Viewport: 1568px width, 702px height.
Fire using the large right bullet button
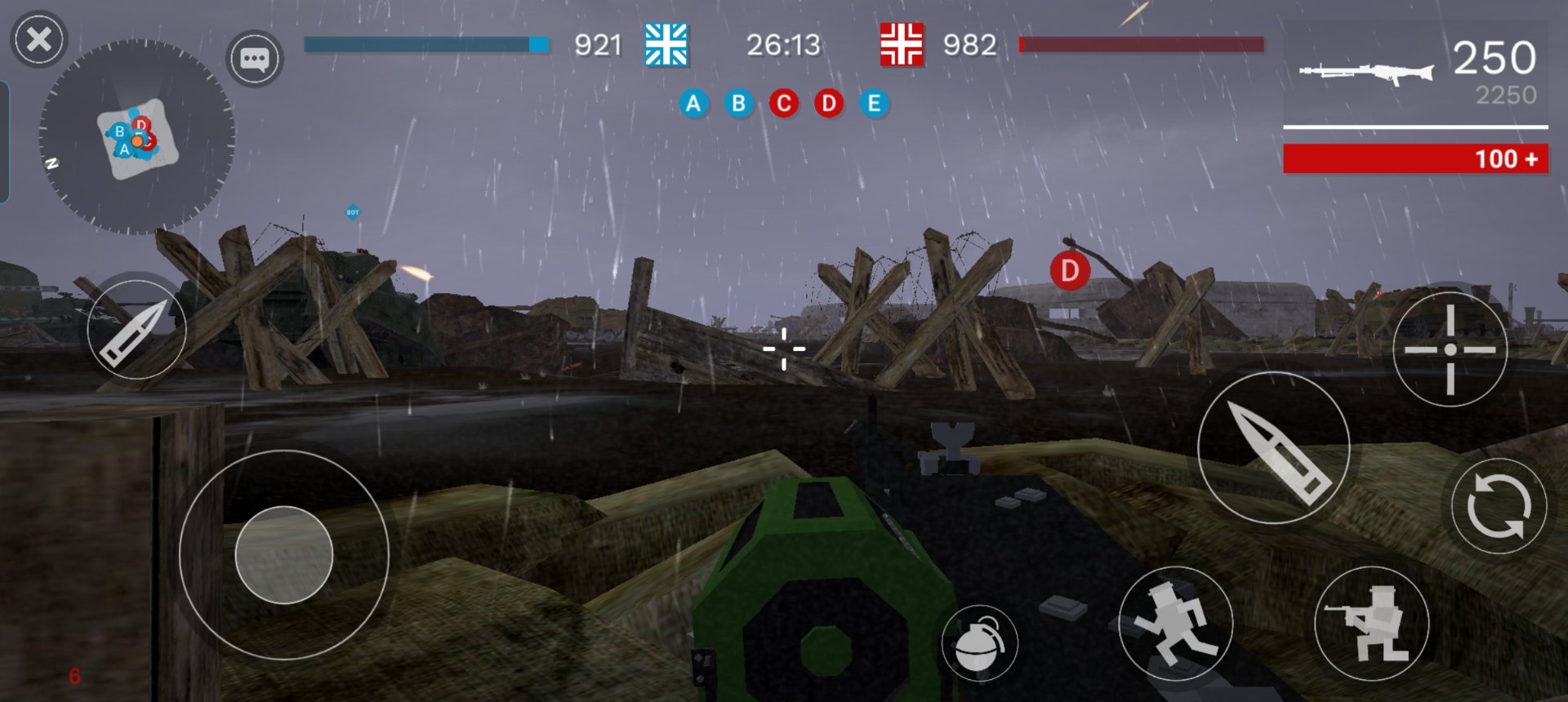coord(1273,448)
